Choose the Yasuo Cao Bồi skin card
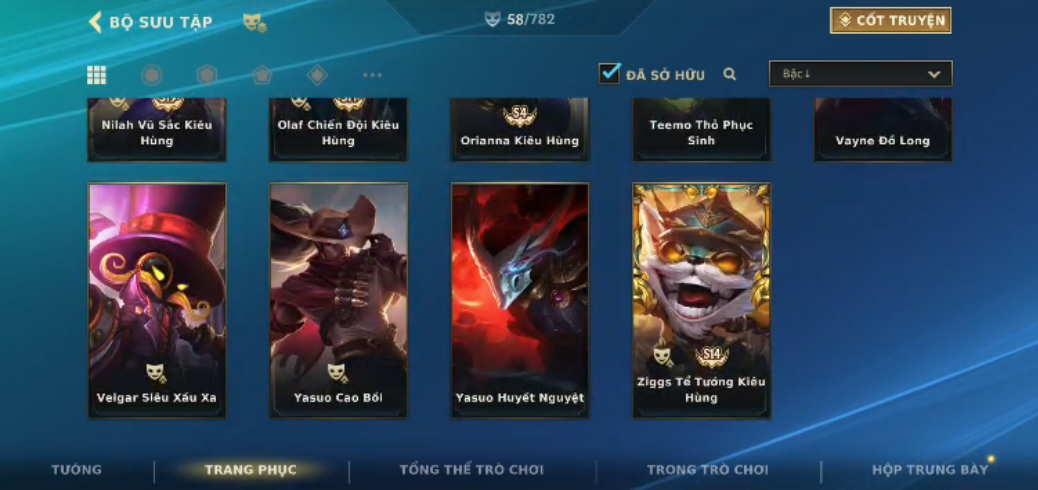Image resolution: width=1038 pixels, height=490 pixels. [338, 300]
